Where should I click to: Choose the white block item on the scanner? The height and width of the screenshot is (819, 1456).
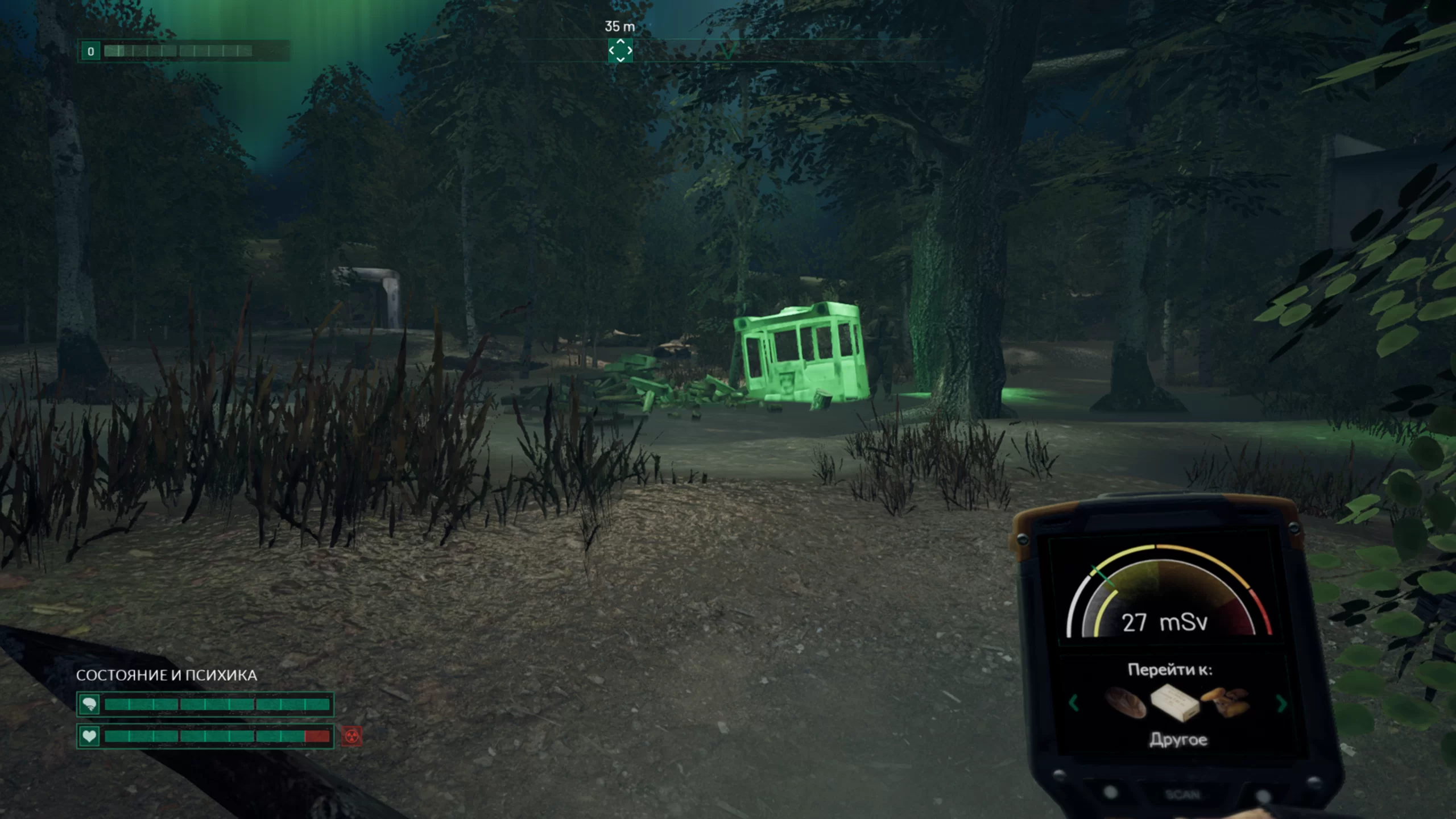pyautogui.click(x=1175, y=702)
